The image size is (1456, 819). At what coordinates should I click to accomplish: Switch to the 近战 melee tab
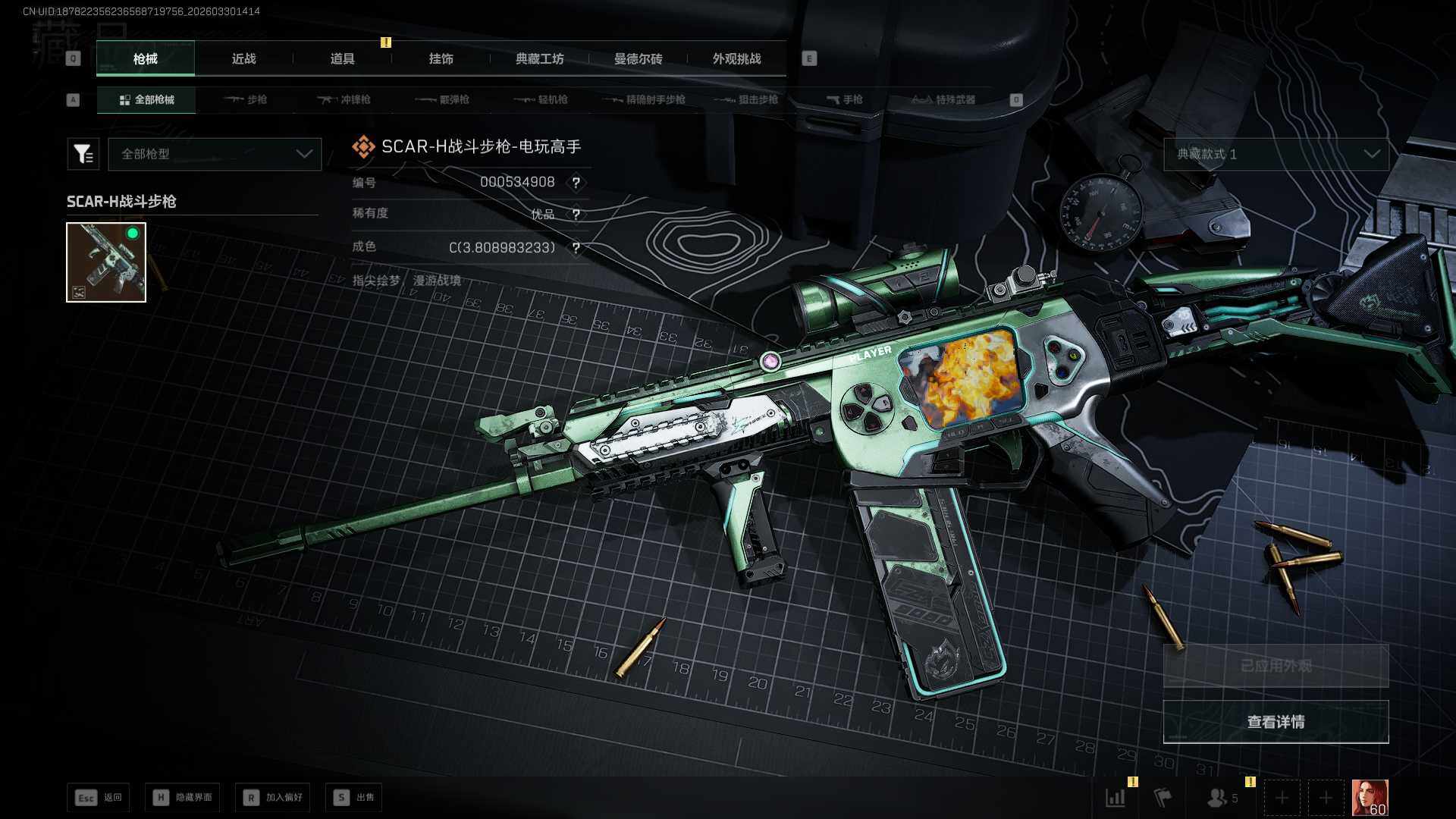point(243,59)
